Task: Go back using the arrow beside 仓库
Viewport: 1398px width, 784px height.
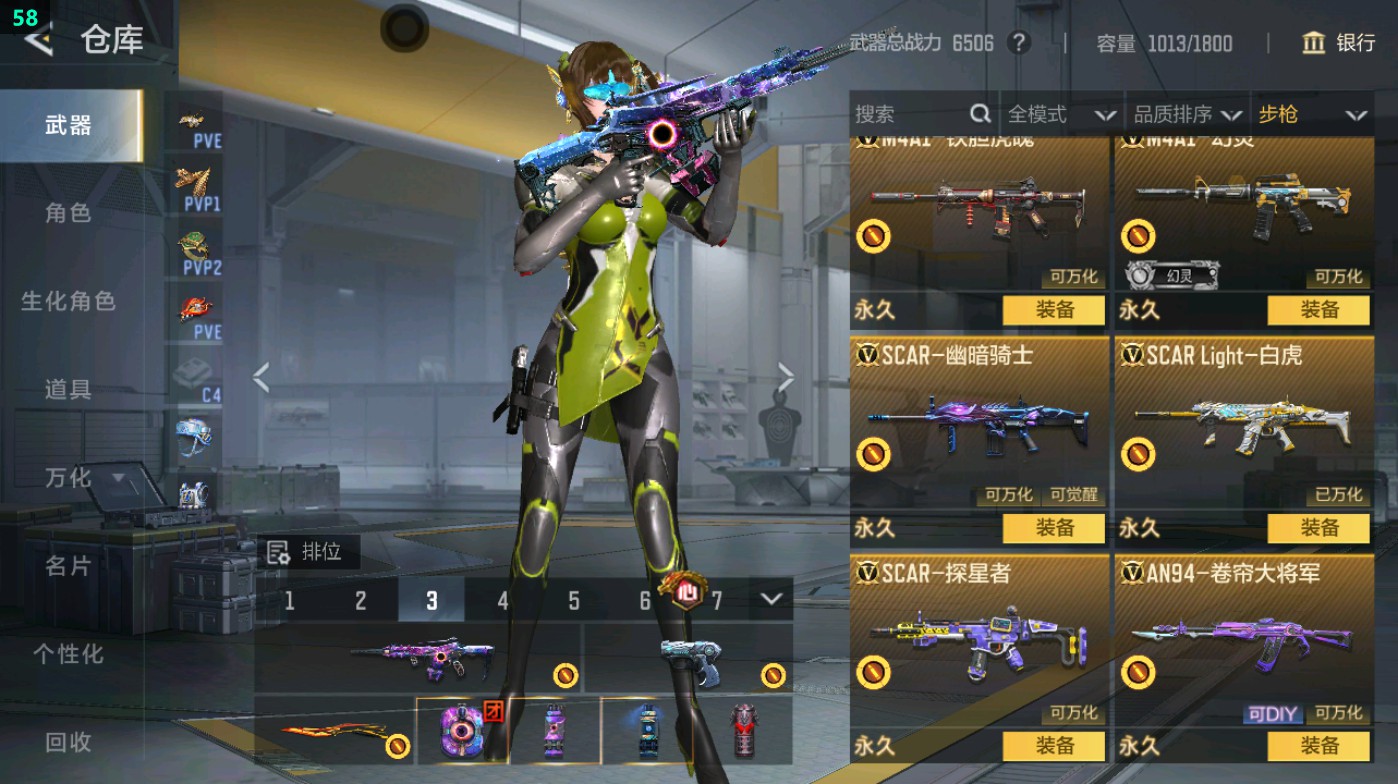Action: coord(38,40)
